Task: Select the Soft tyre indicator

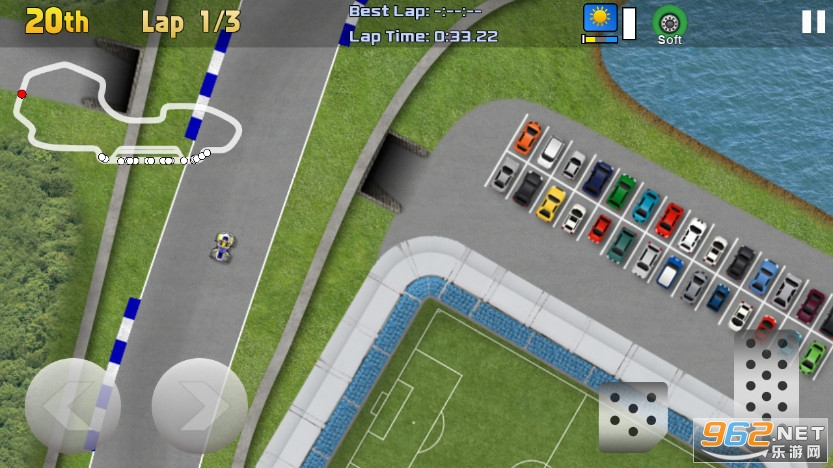Action: tap(669, 24)
